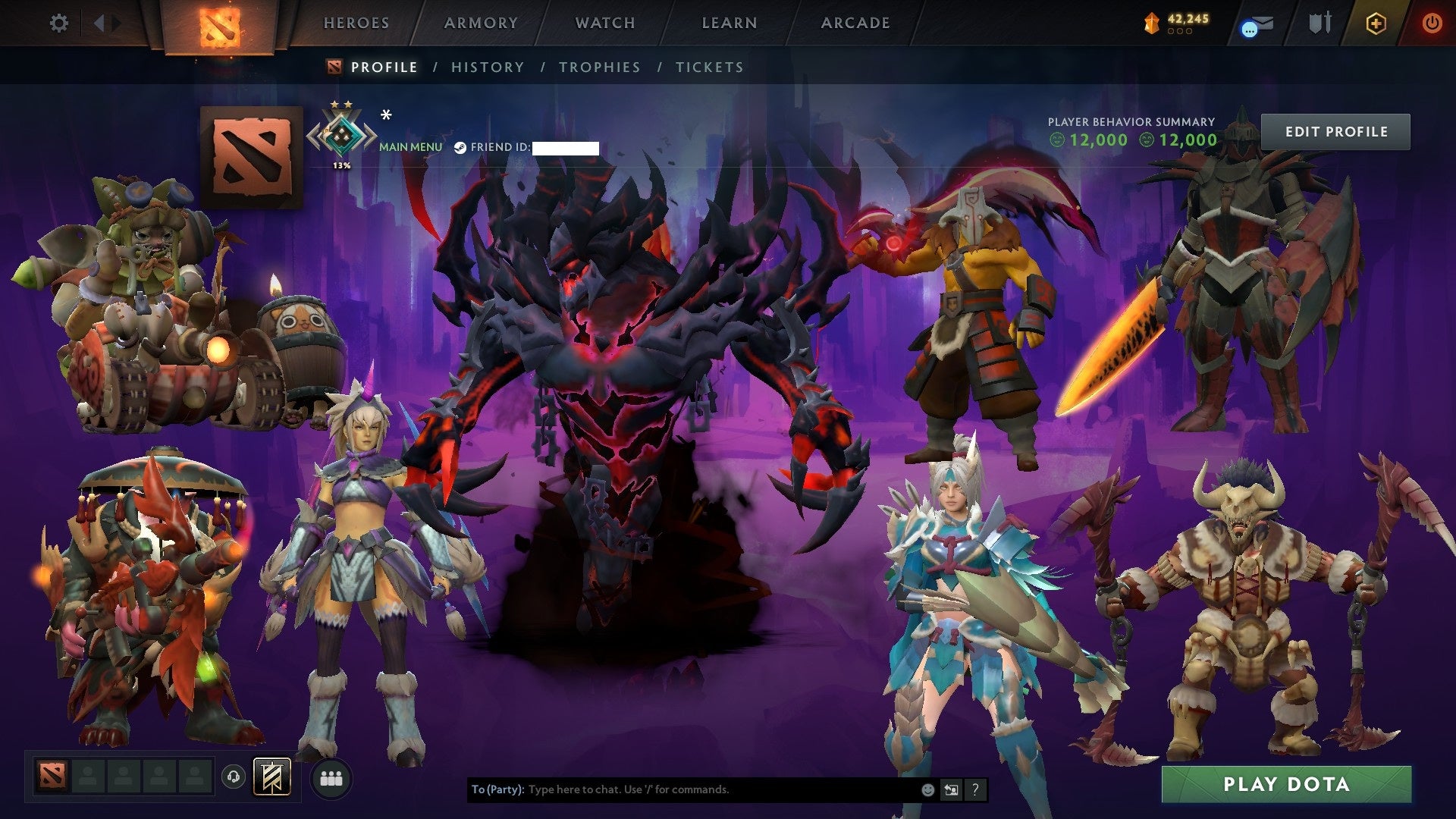Select the armory shield and sword icon

1319,23
